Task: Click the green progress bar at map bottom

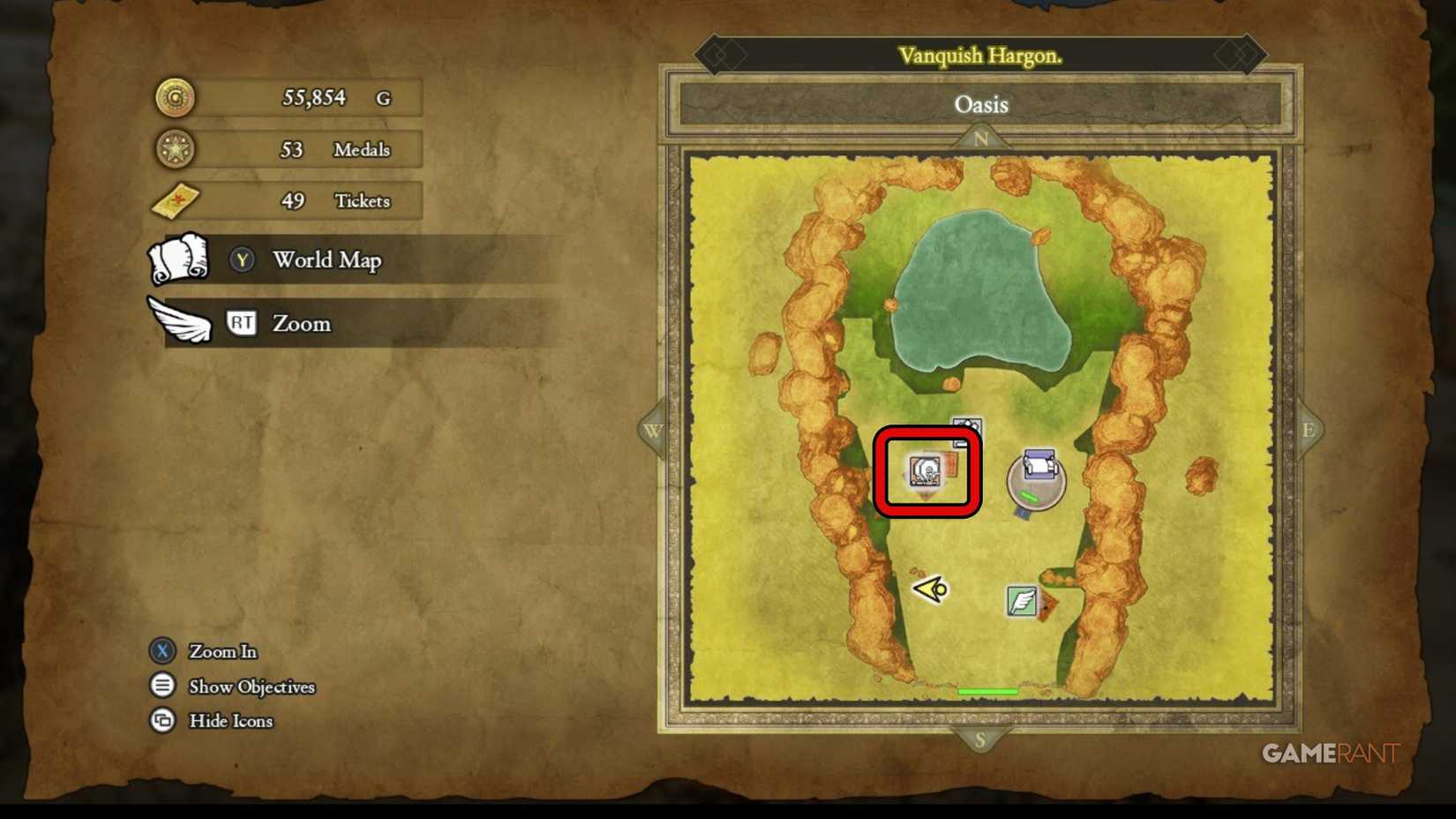Action: pyautogui.click(x=987, y=691)
